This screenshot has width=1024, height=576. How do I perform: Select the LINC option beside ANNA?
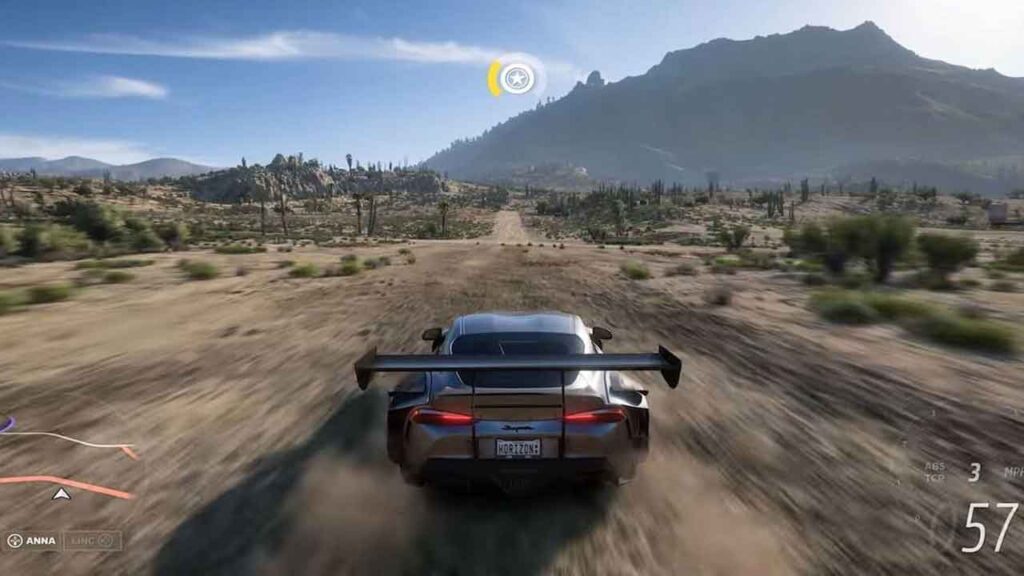click(93, 541)
